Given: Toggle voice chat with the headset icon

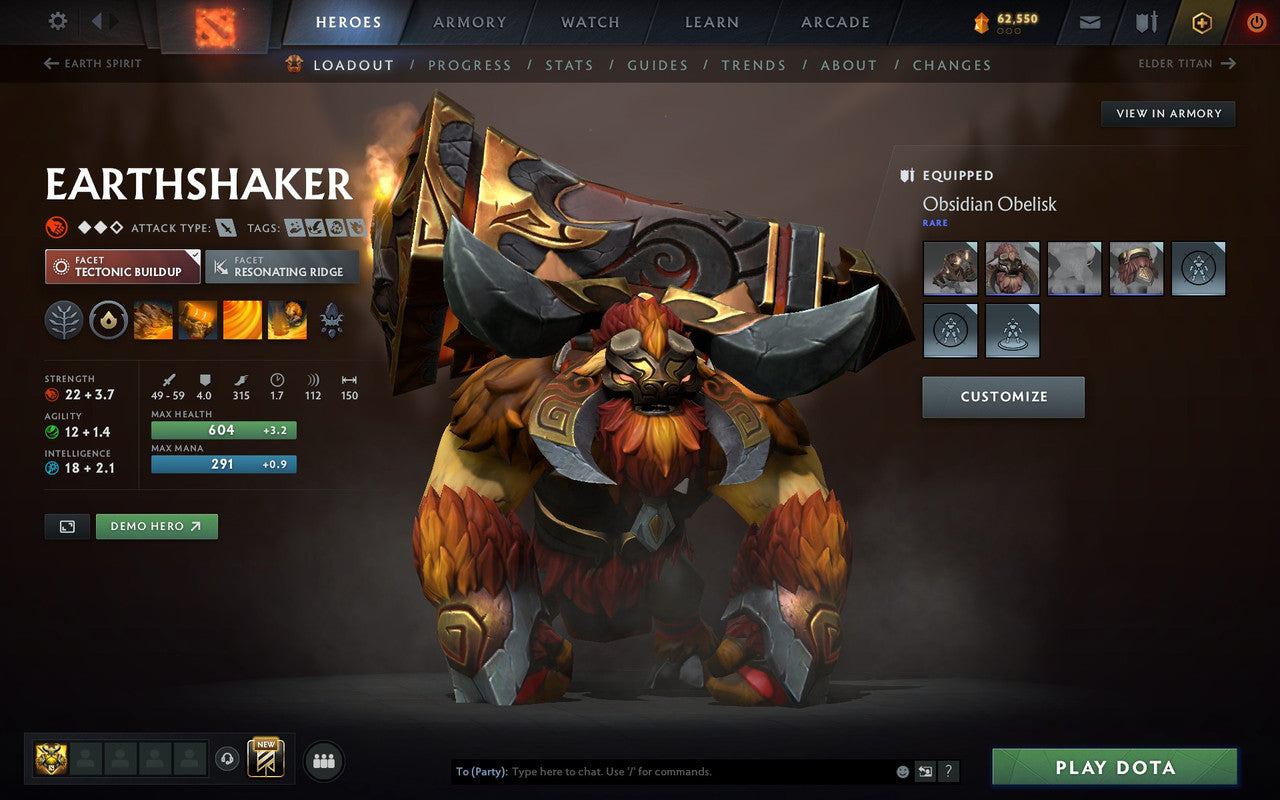Looking at the screenshot, I should pyautogui.click(x=228, y=760).
